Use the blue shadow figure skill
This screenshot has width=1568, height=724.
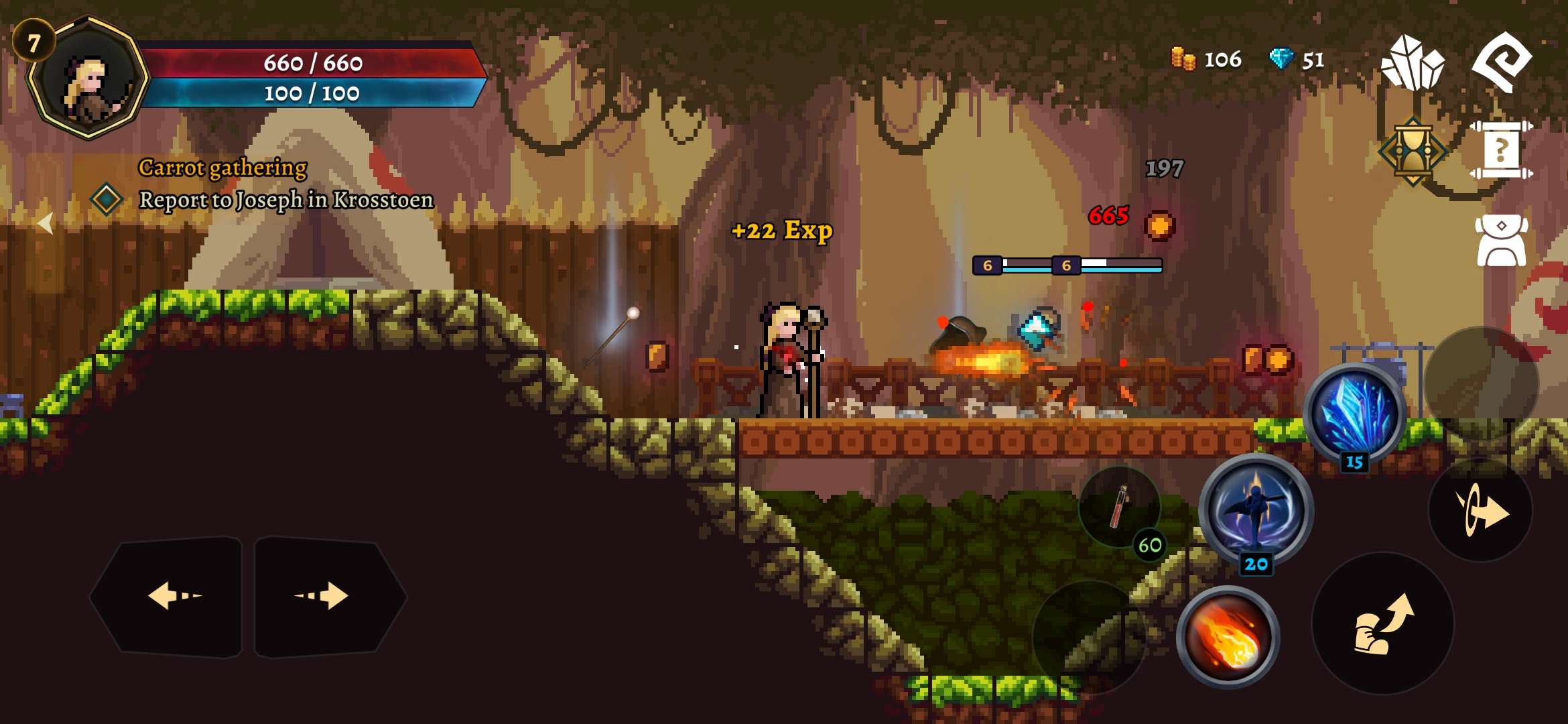(1254, 511)
